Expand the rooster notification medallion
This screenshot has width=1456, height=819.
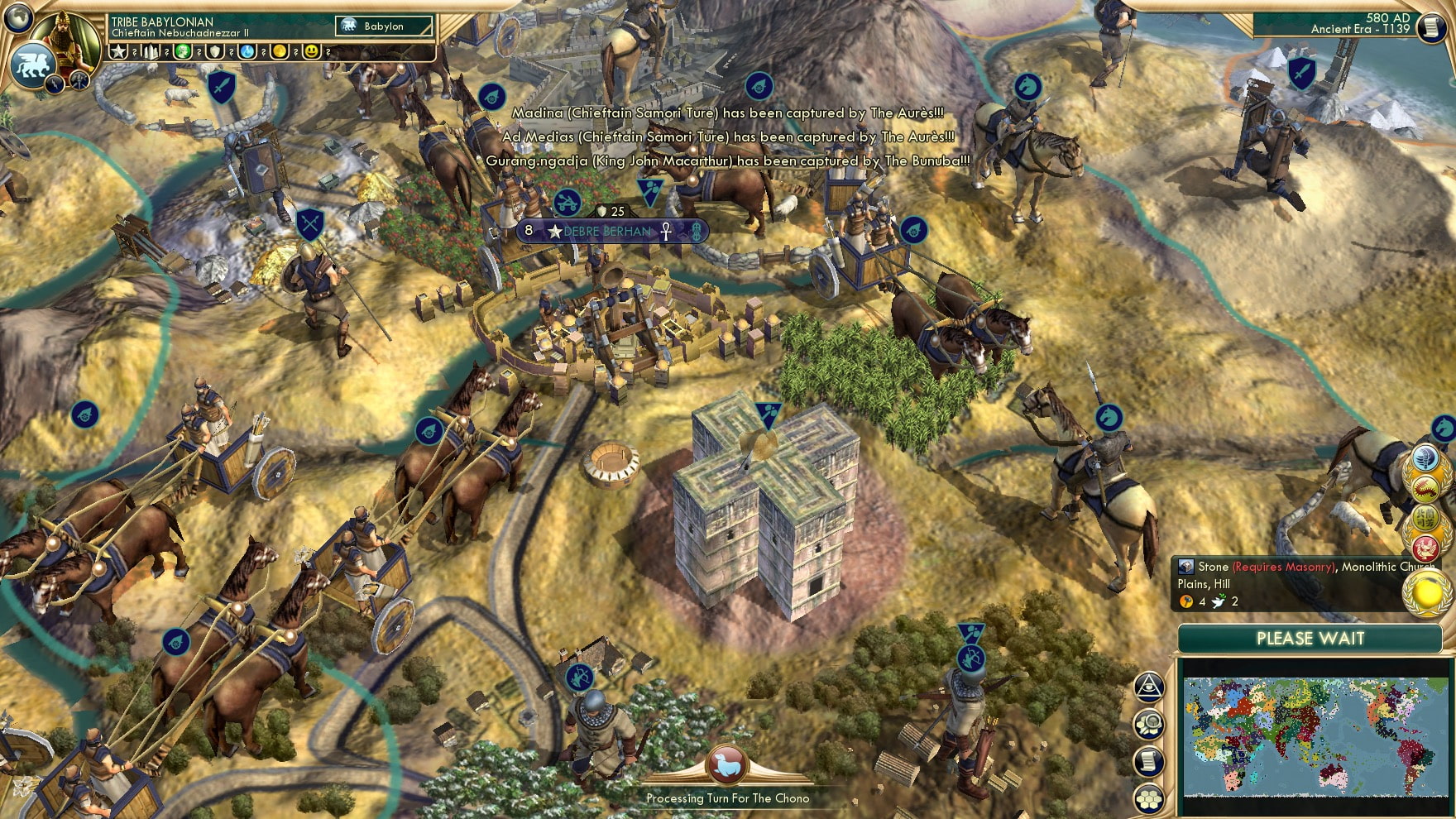(1425, 547)
